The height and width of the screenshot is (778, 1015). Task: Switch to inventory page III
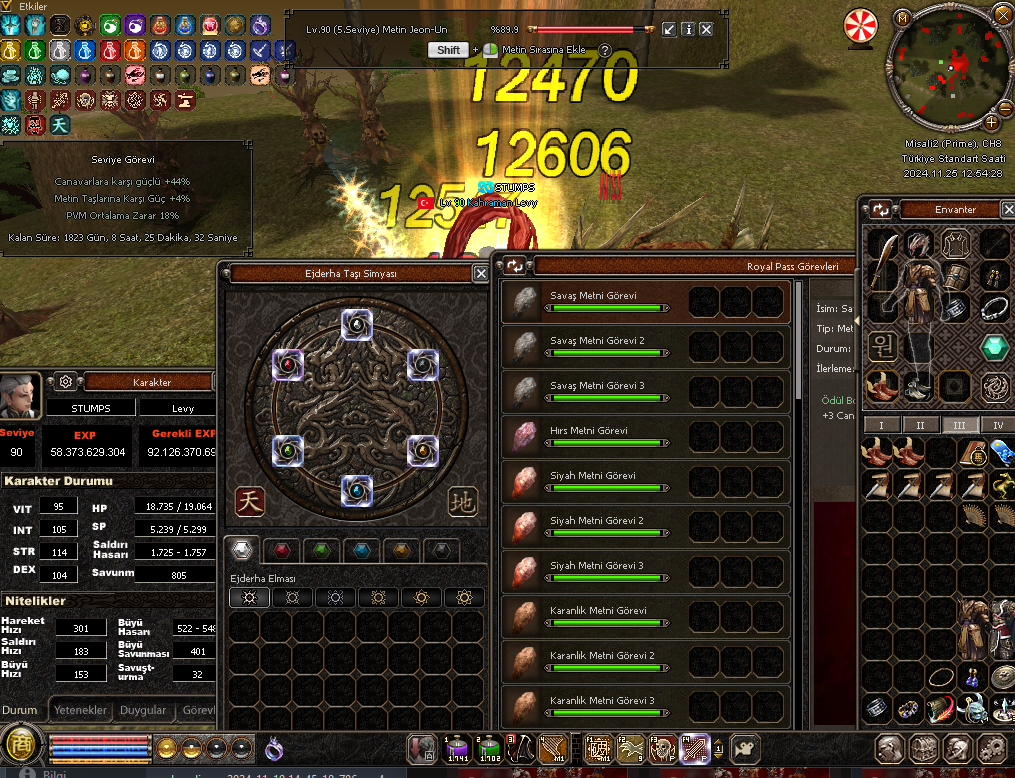tap(959, 425)
